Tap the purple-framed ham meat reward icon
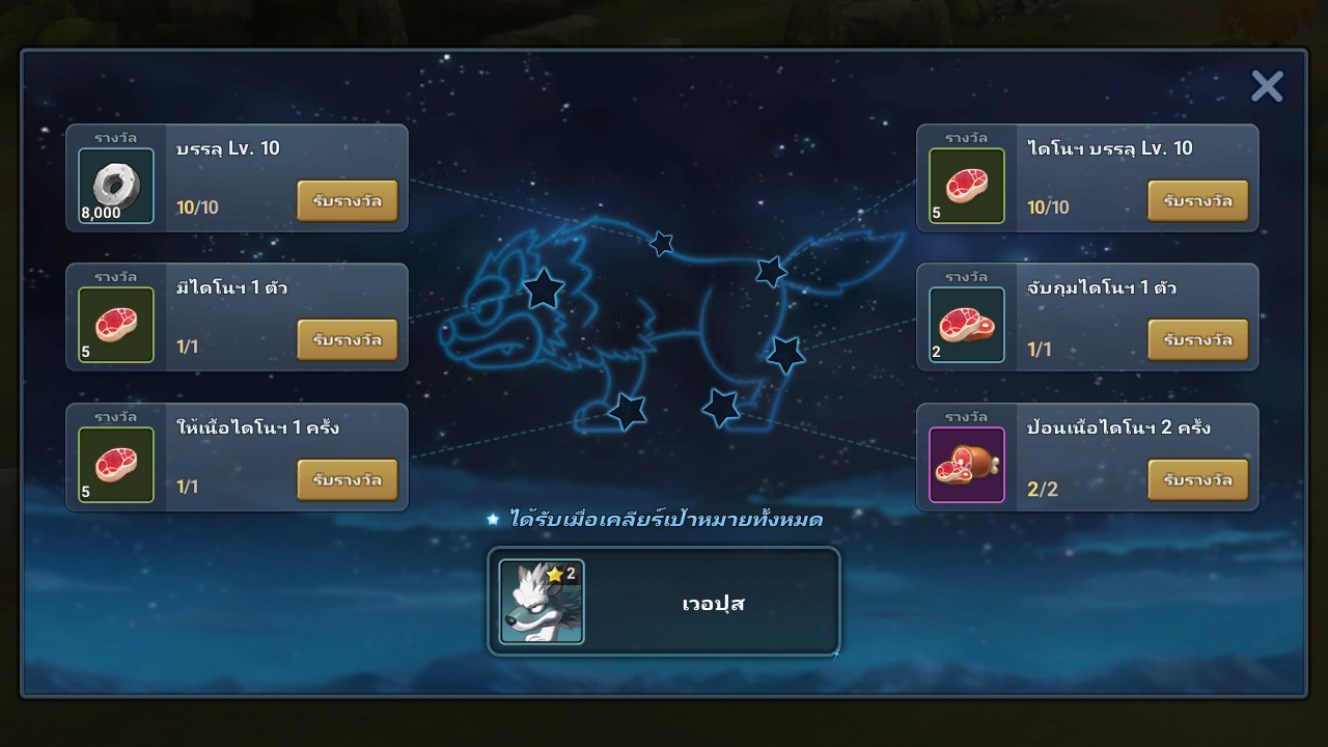This screenshot has width=1328, height=747. point(966,465)
